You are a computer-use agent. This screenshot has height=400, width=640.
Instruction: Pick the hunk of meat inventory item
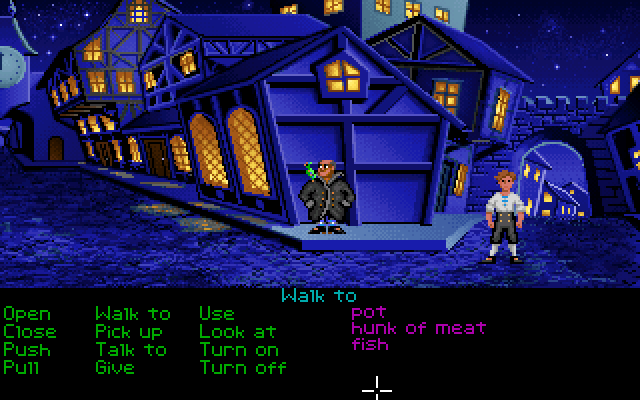pos(419,328)
